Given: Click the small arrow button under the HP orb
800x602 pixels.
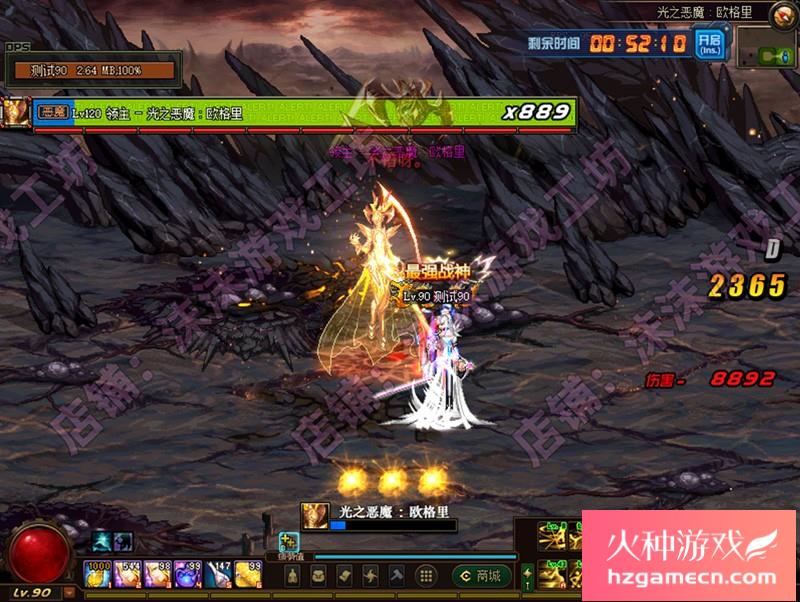Looking at the screenshot, I should [x=70, y=592].
